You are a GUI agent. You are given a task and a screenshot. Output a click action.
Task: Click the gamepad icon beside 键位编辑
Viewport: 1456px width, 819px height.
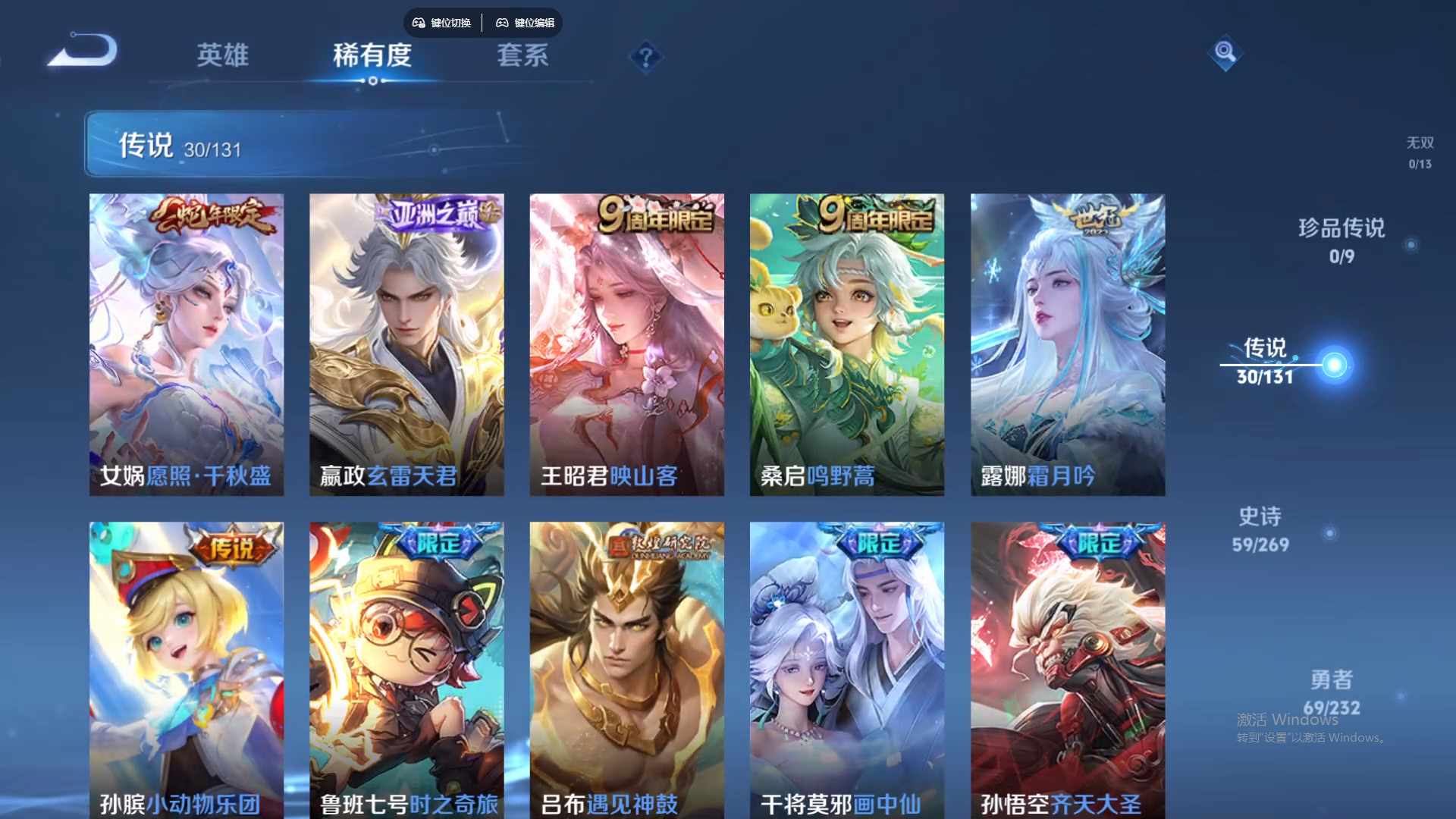502,23
